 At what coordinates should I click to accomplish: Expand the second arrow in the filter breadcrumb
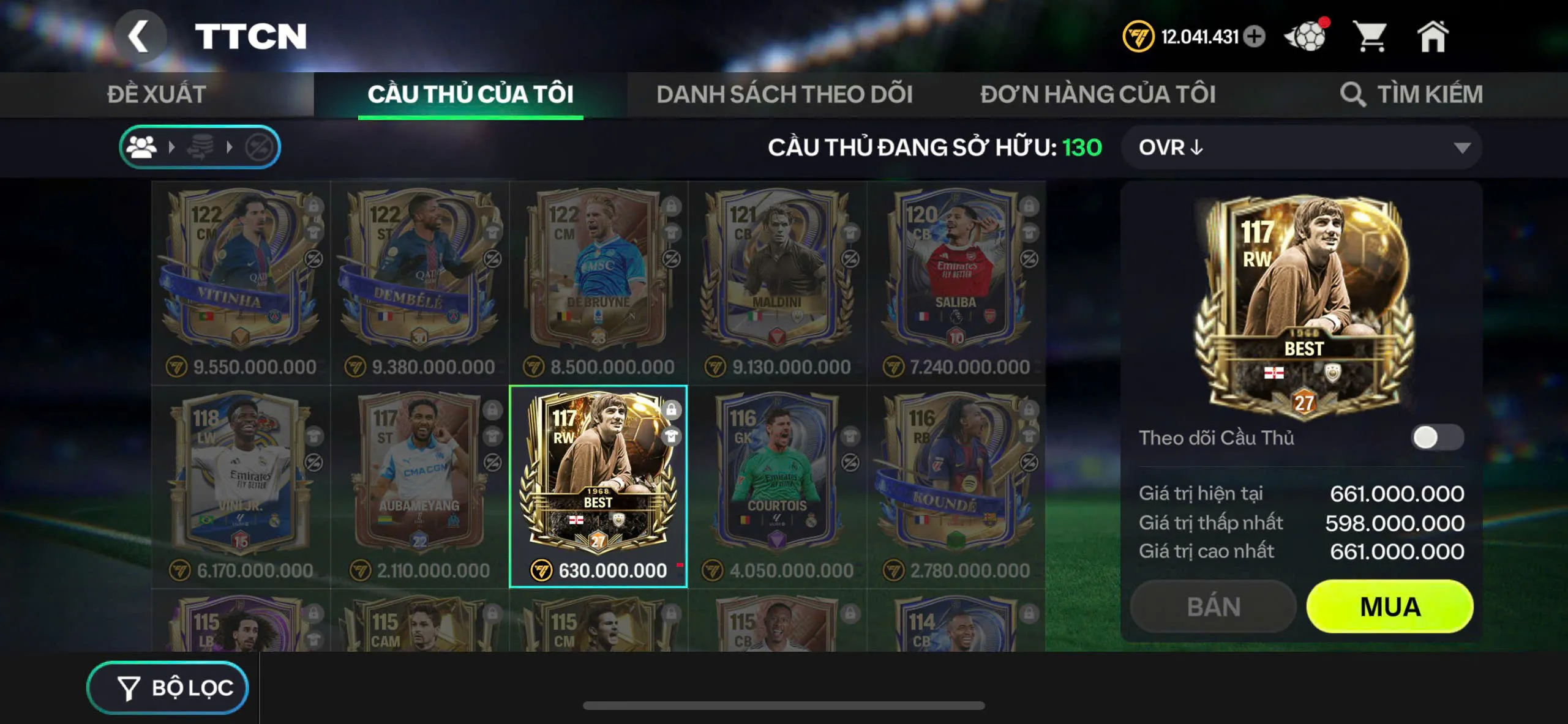pyautogui.click(x=231, y=146)
